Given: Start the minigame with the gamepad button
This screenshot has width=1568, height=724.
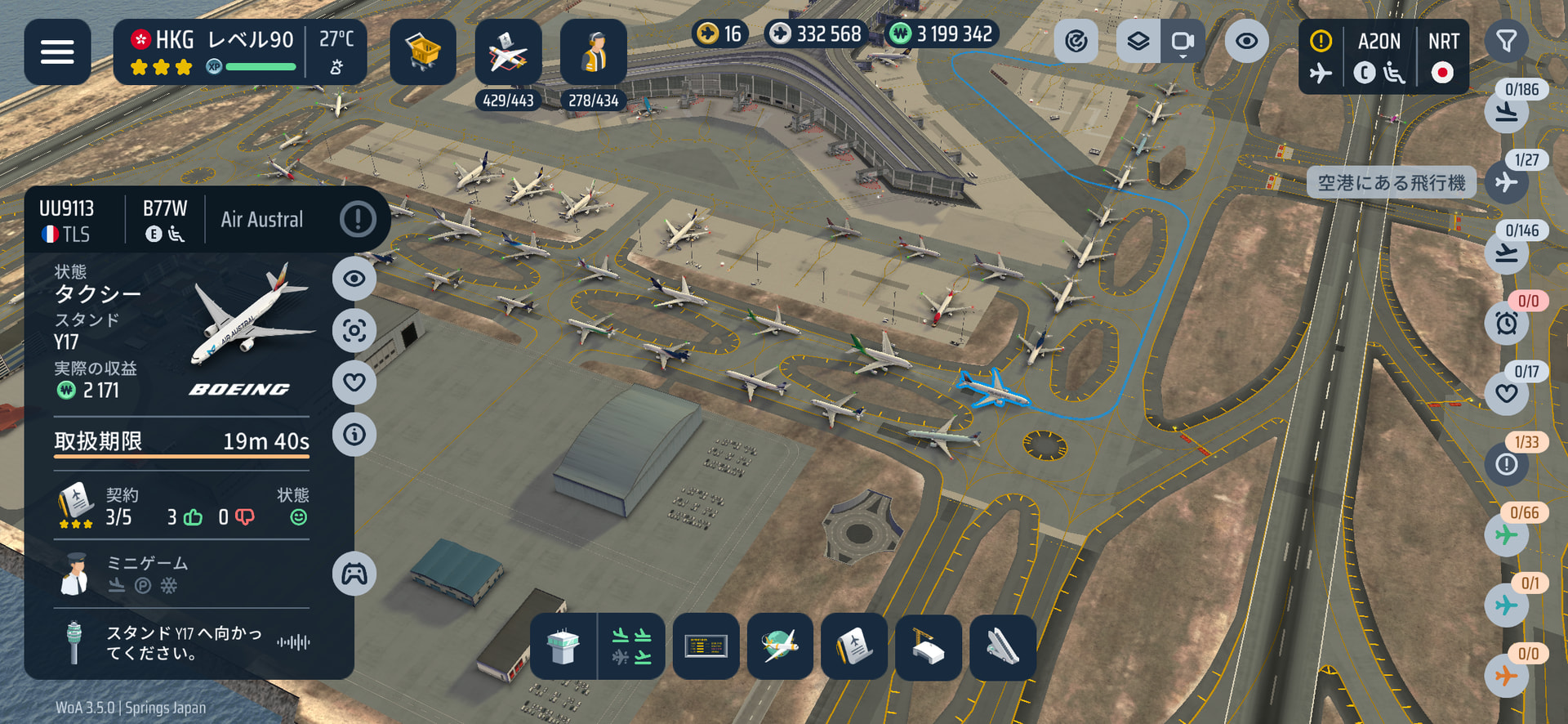Looking at the screenshot, I should 354,574.
